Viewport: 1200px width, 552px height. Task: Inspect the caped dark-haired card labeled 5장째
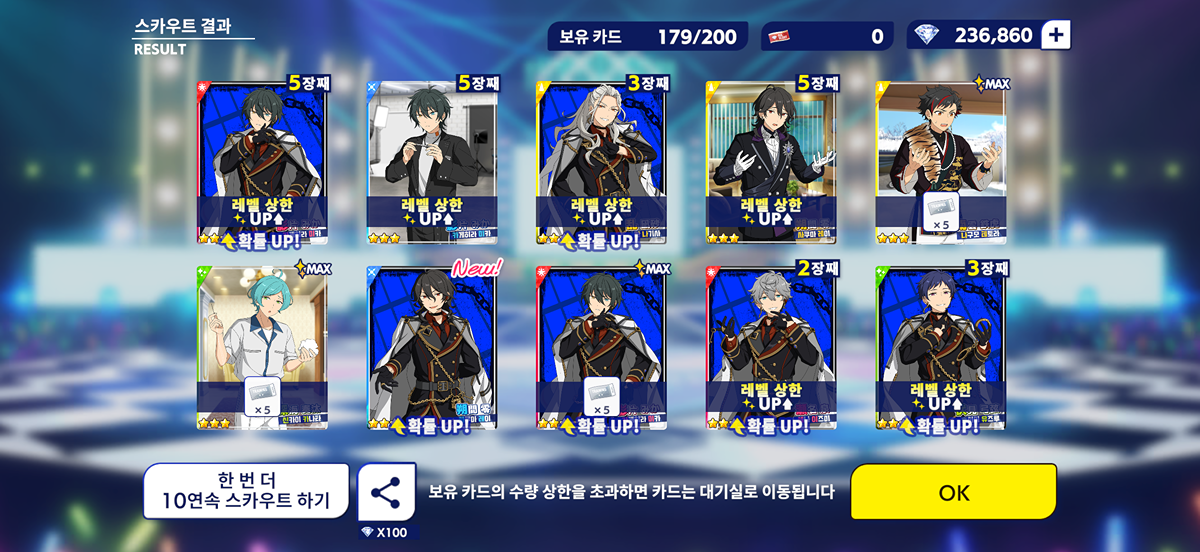(263, 163)
